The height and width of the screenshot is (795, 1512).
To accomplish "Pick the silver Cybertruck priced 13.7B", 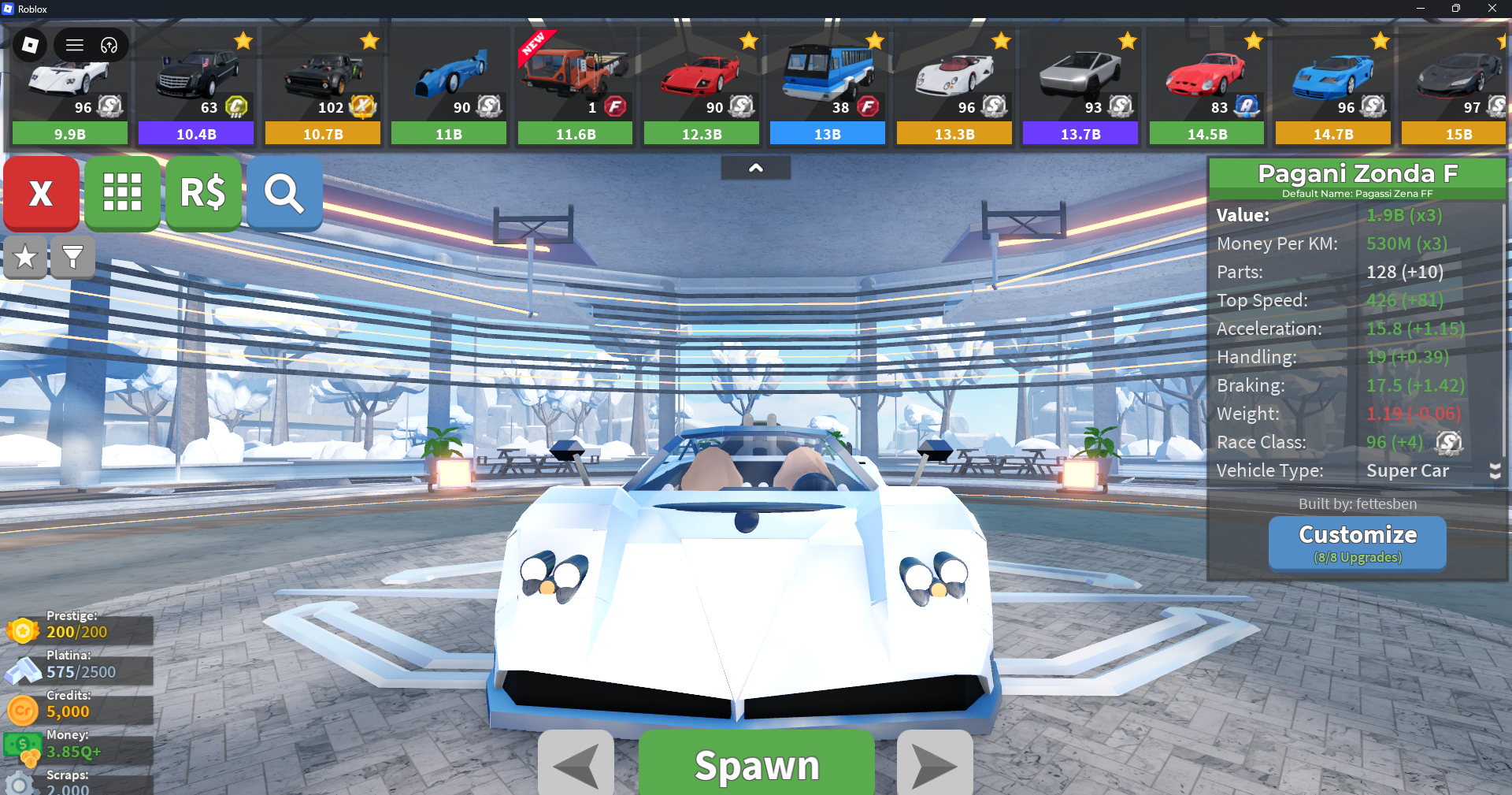I will pyautogui.click(x=1080, y=87).
